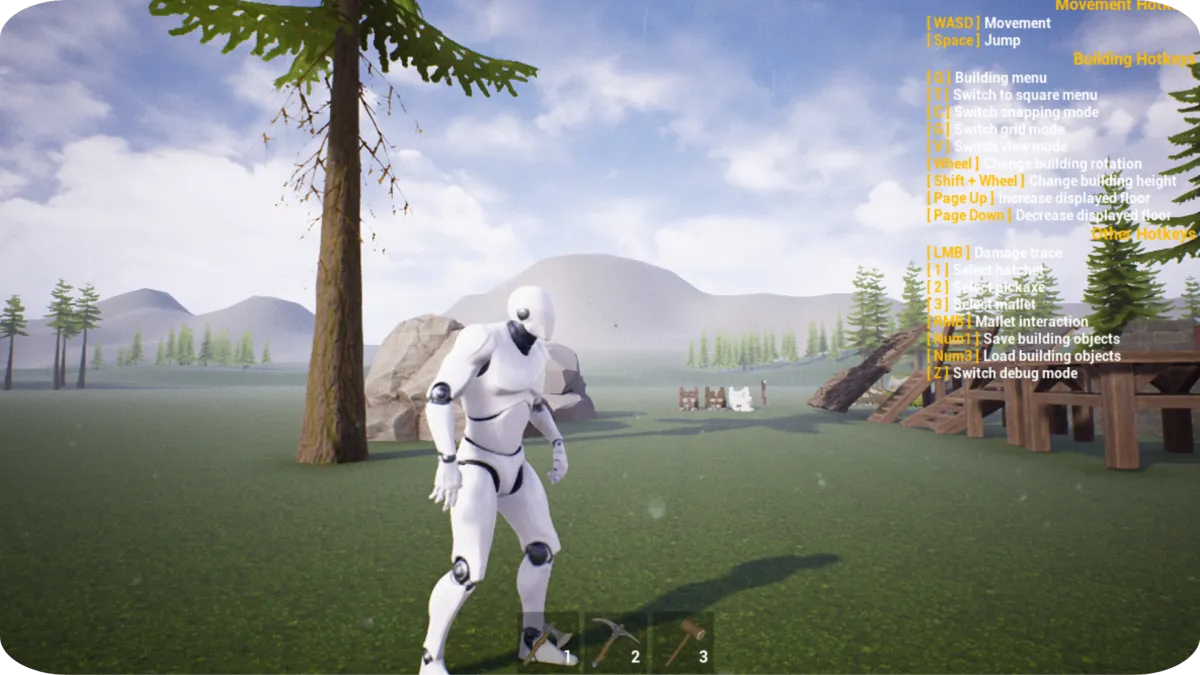Select the hatchet hotbar slot
The image size is (1200, 675).
tap(549, 641)
